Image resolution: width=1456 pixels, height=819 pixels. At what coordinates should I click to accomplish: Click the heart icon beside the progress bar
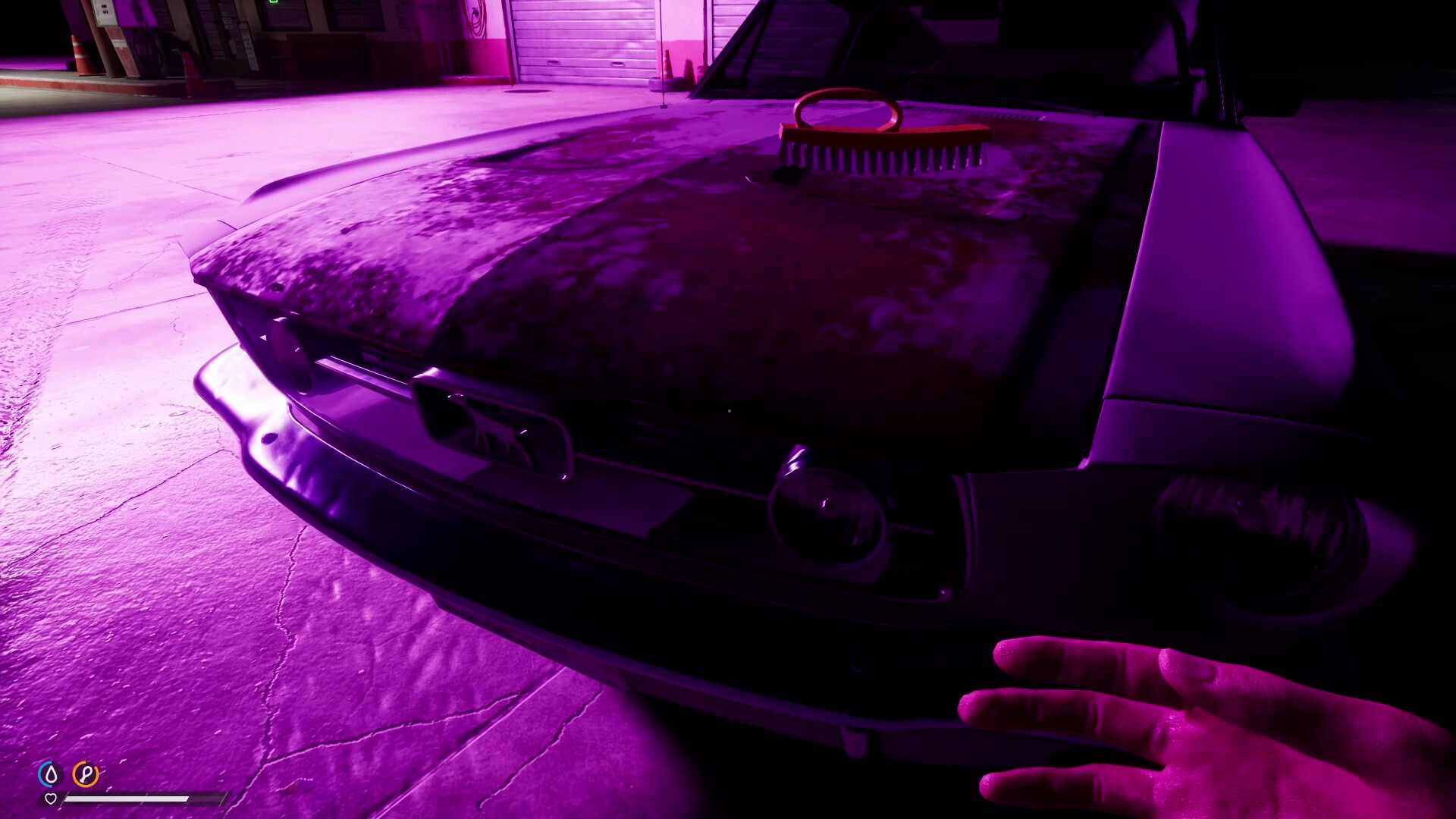tap(51, 799)
